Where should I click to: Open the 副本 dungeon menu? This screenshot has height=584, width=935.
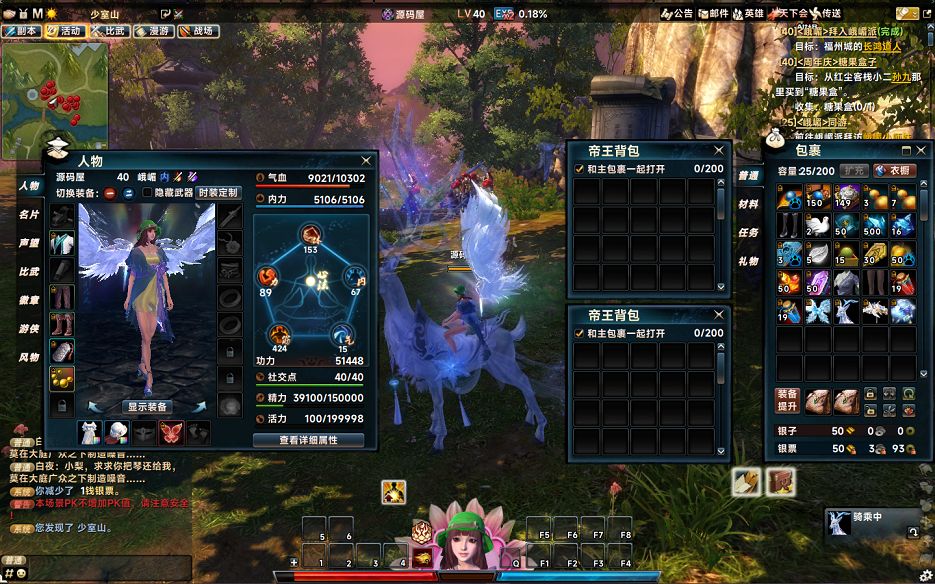click(x=22, y=31)
